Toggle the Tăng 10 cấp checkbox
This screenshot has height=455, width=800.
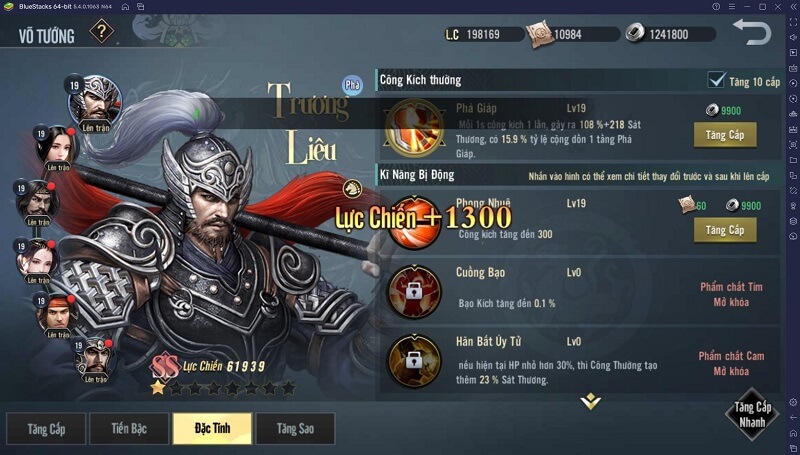(716, 80)
